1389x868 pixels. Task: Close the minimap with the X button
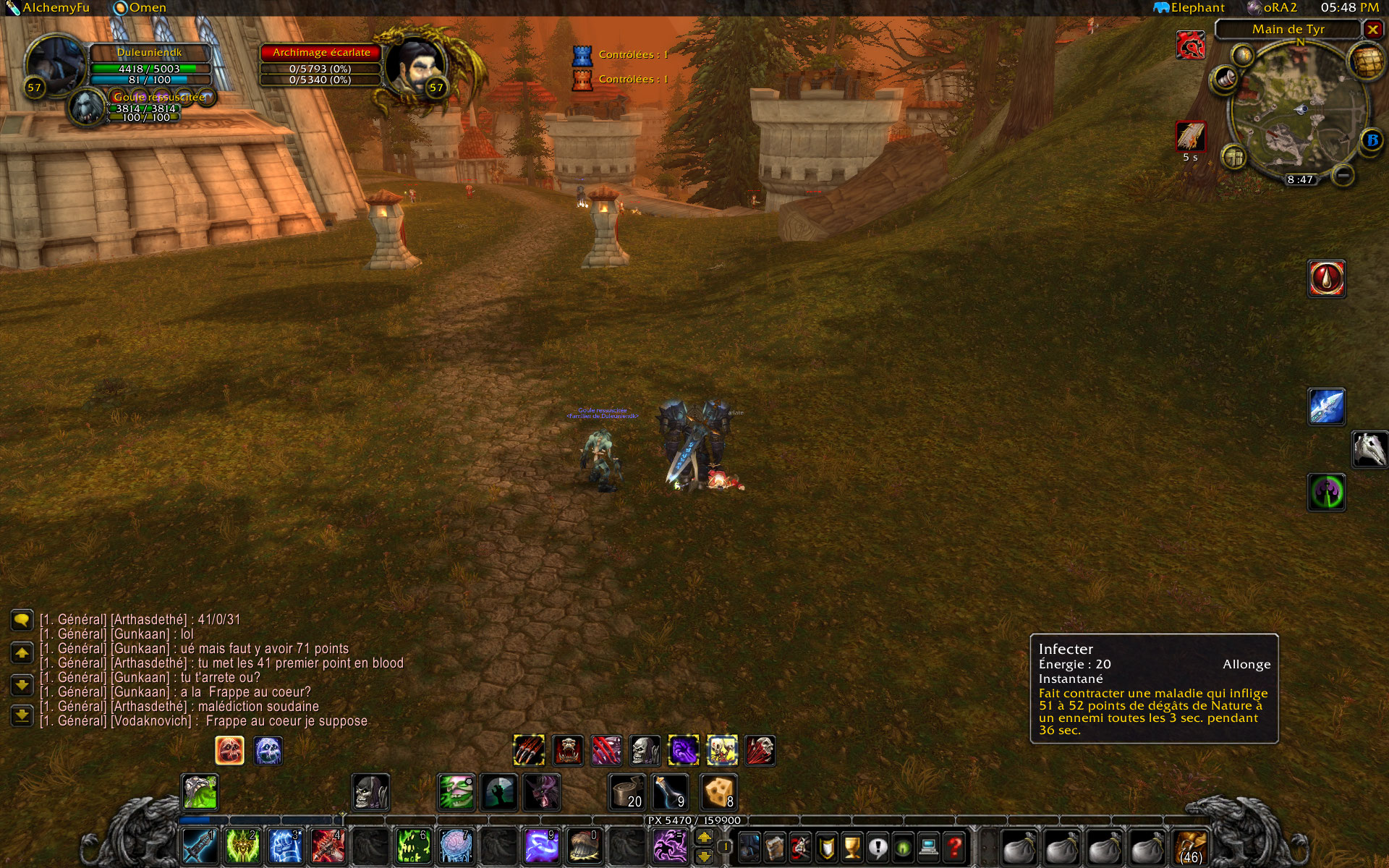[x=1372, y=29]
